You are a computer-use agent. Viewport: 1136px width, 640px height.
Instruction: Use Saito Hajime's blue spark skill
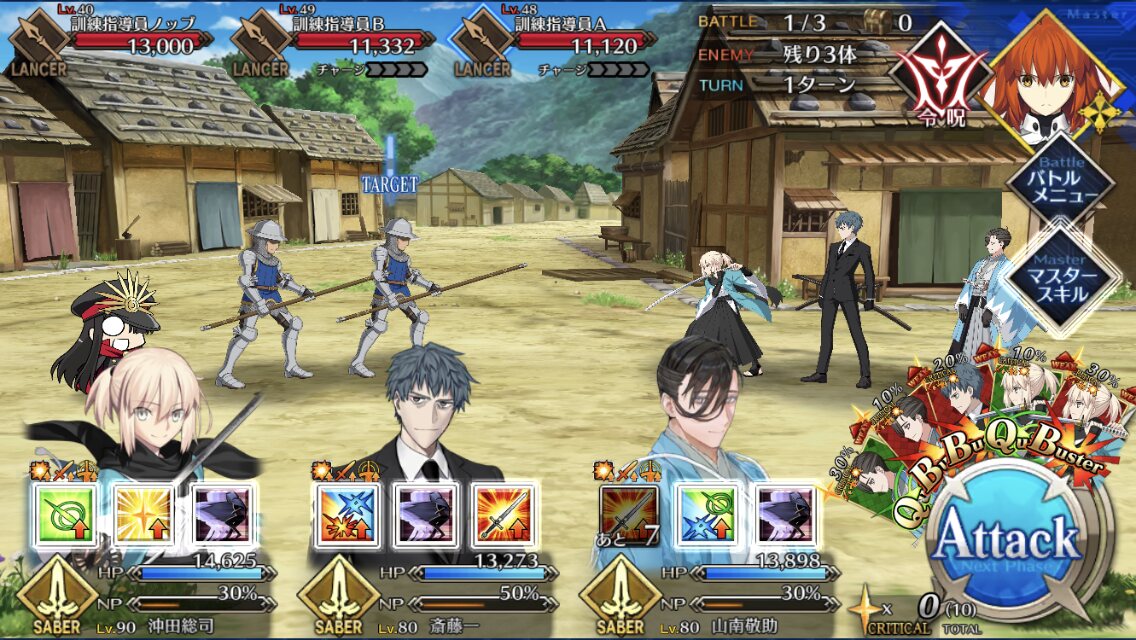pos(345,515)
